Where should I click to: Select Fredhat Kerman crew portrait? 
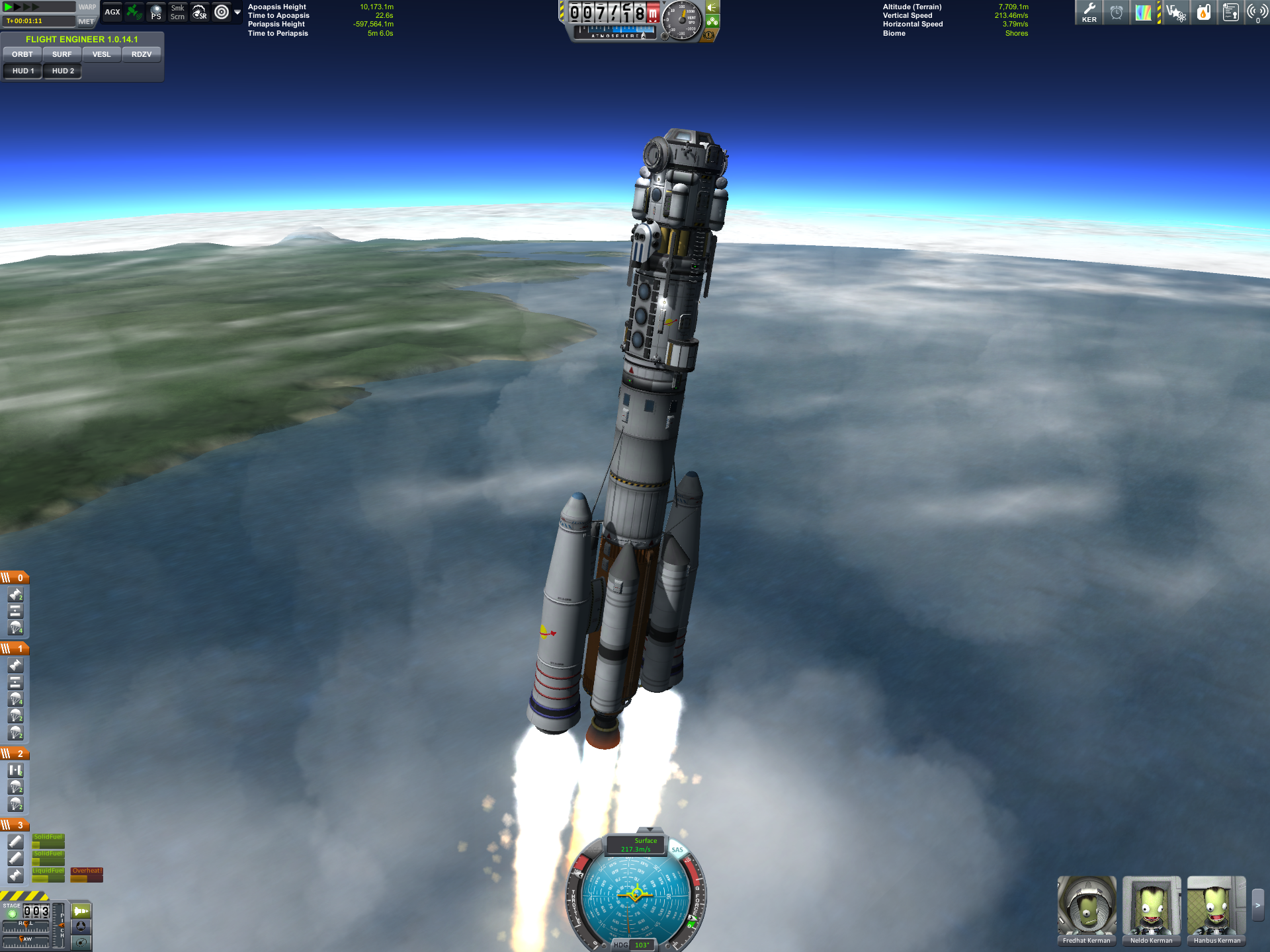(1086, 906)
